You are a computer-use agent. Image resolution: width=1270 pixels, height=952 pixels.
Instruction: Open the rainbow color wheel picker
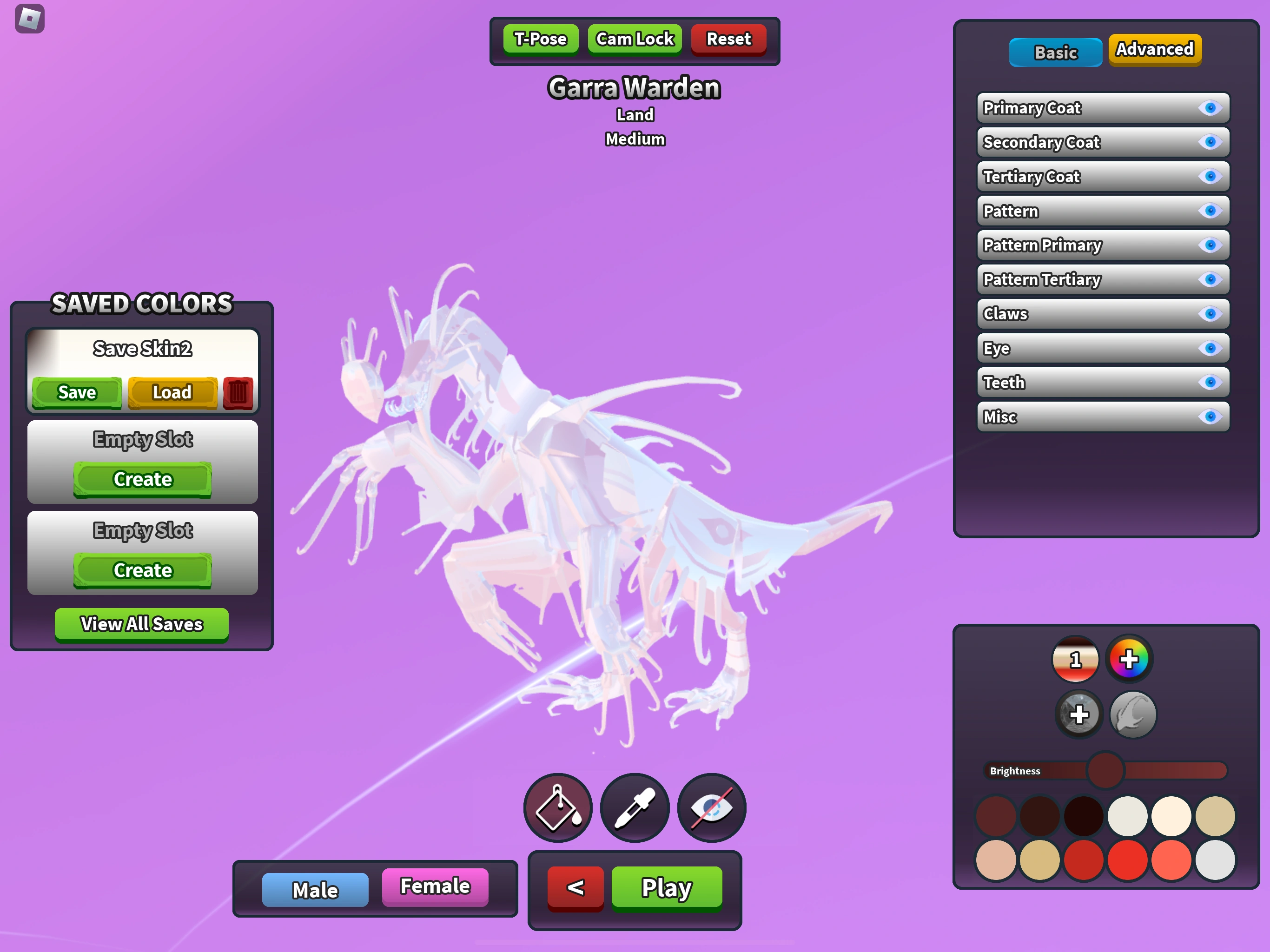coord(1129,659)
